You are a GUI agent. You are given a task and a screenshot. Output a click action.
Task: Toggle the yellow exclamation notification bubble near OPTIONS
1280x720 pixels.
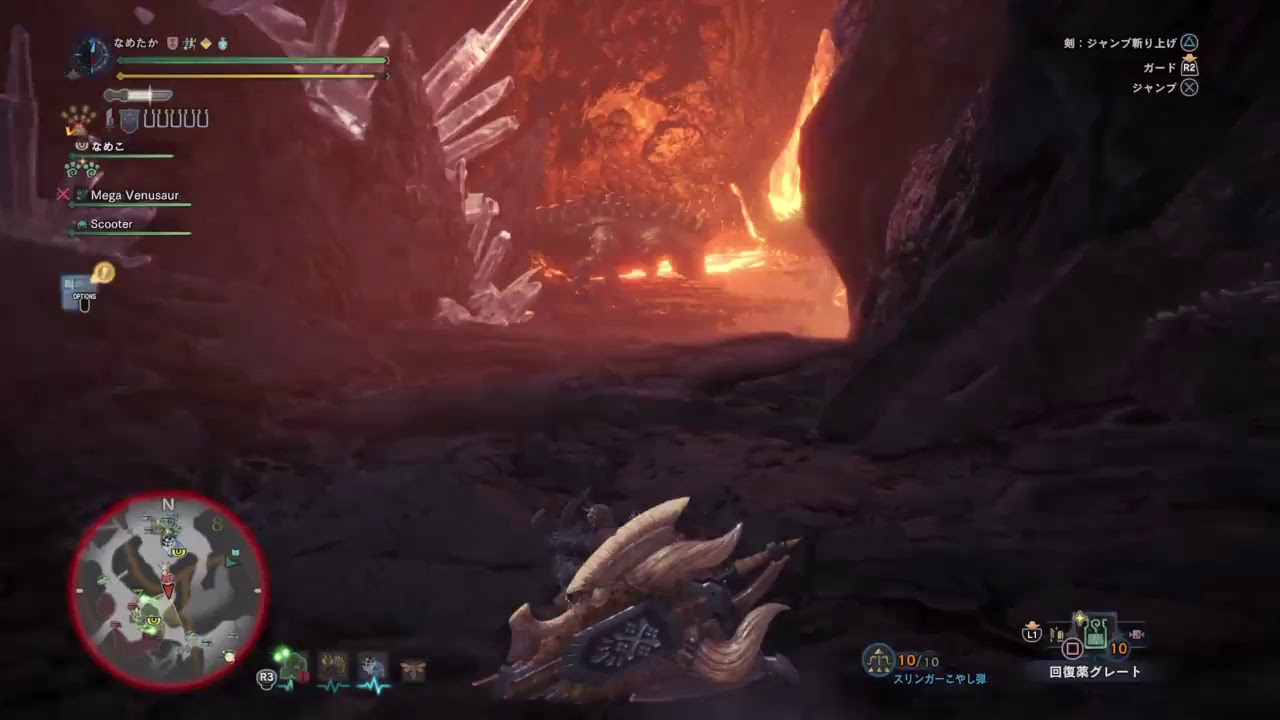pos(104,273)
